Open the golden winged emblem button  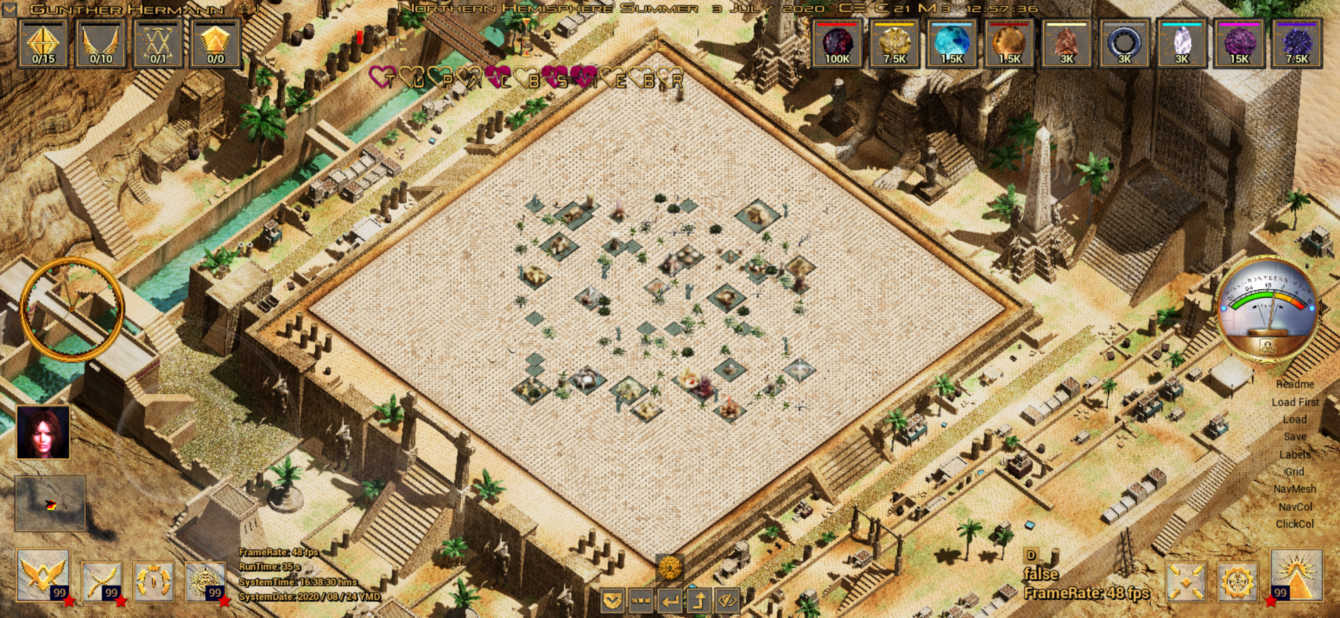tap(42, 575)
